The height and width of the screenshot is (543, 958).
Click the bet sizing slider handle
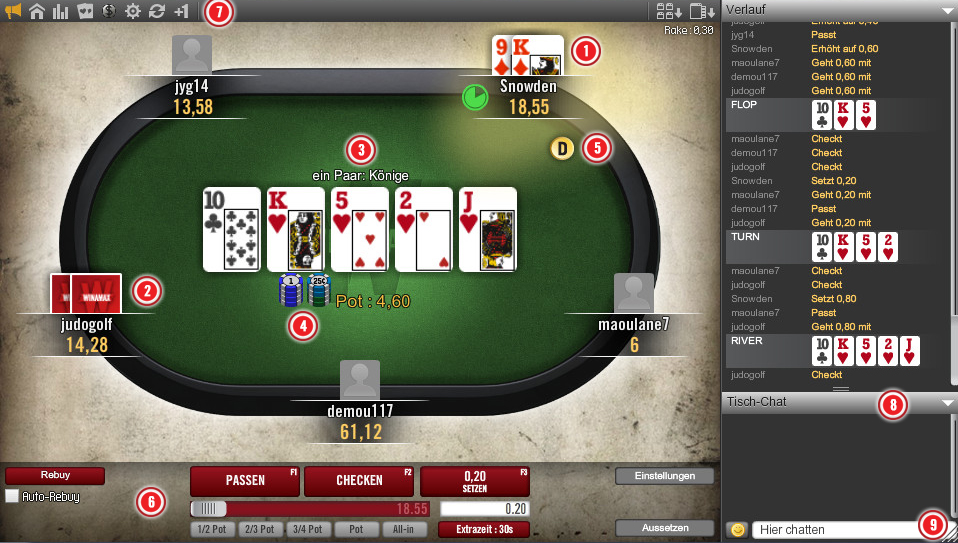(x=210, y=509)
